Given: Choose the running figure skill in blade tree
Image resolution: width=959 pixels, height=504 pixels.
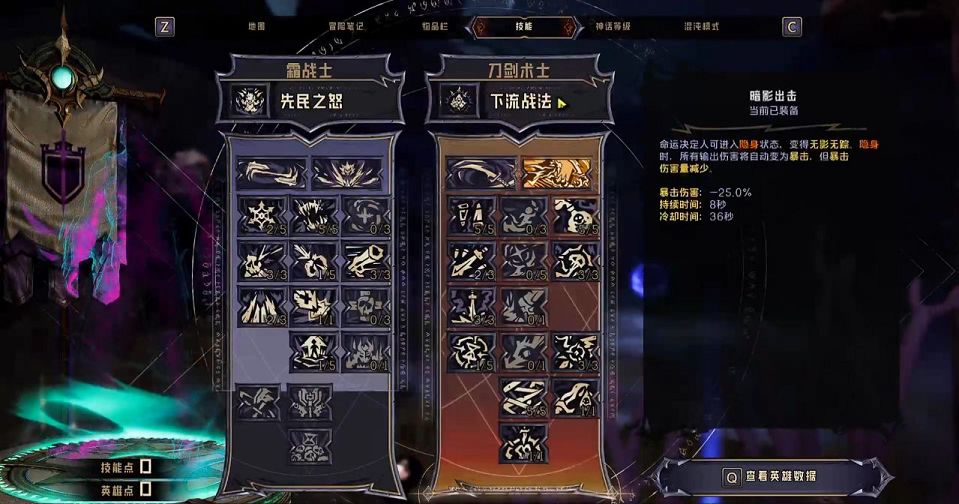Looking at the screenshot, I should point(523,215).
